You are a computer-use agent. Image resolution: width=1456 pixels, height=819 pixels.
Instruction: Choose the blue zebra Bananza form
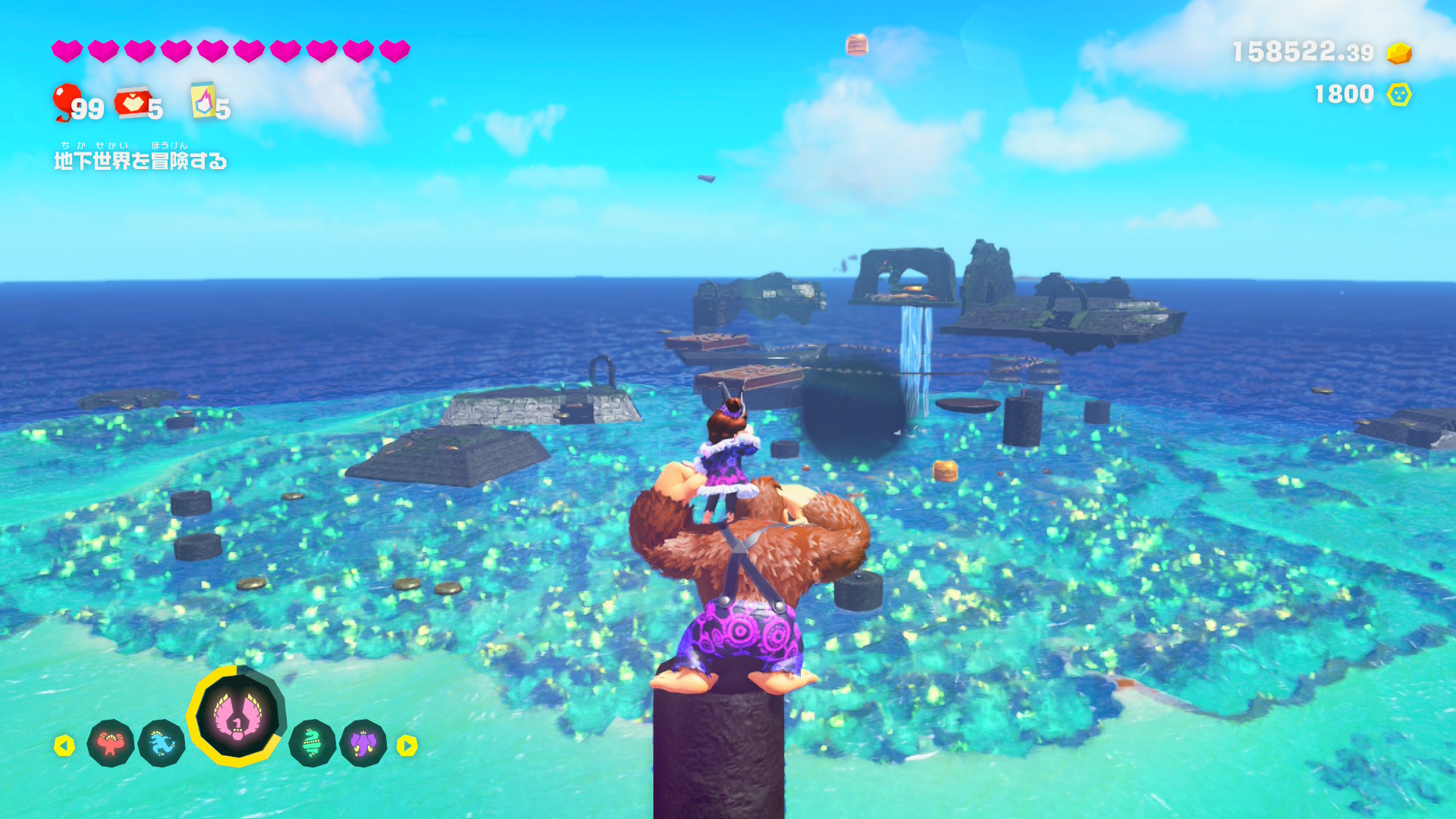162,743
